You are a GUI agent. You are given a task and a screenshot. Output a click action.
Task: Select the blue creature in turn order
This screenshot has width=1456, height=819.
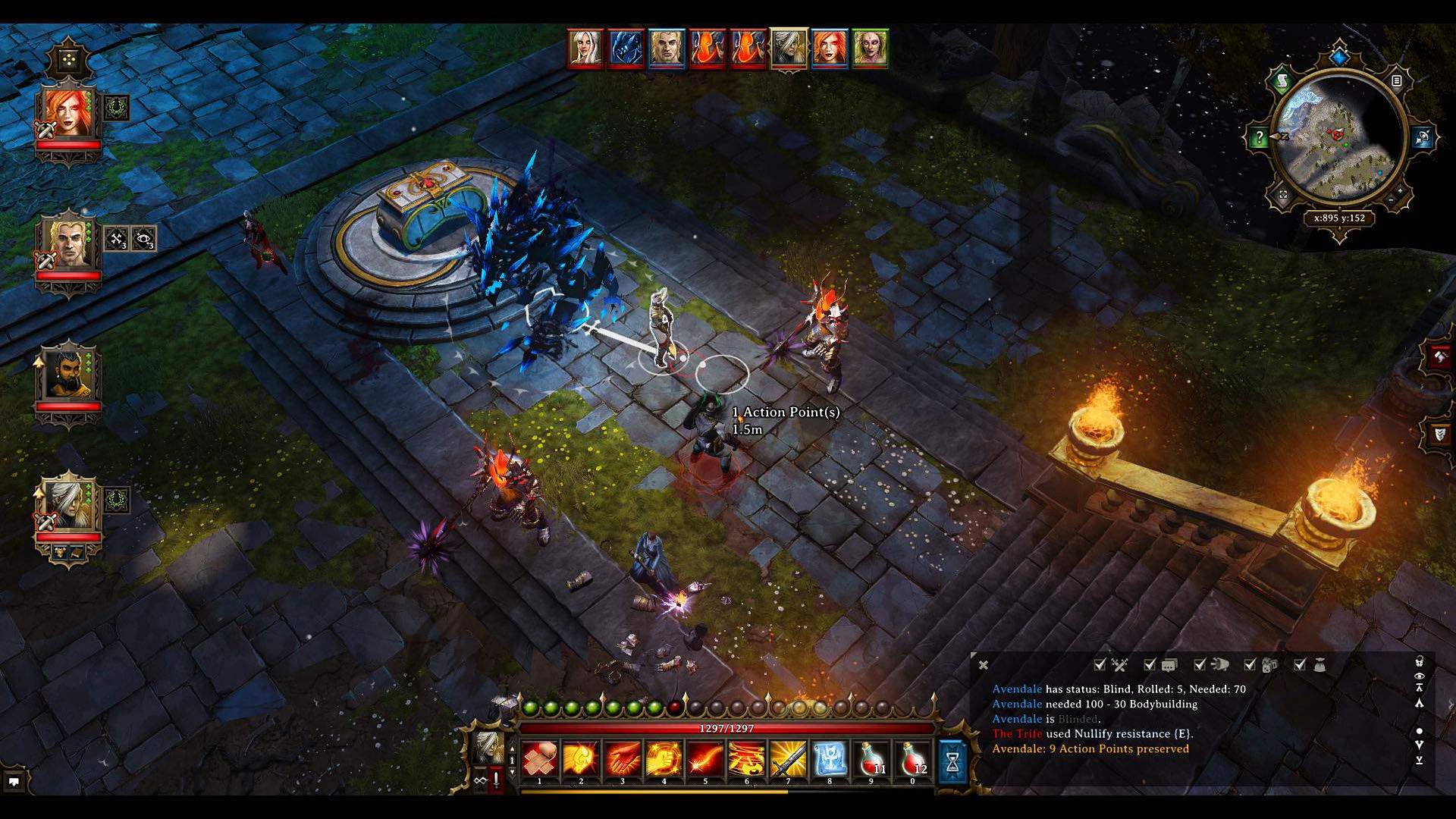click(626, 49)
